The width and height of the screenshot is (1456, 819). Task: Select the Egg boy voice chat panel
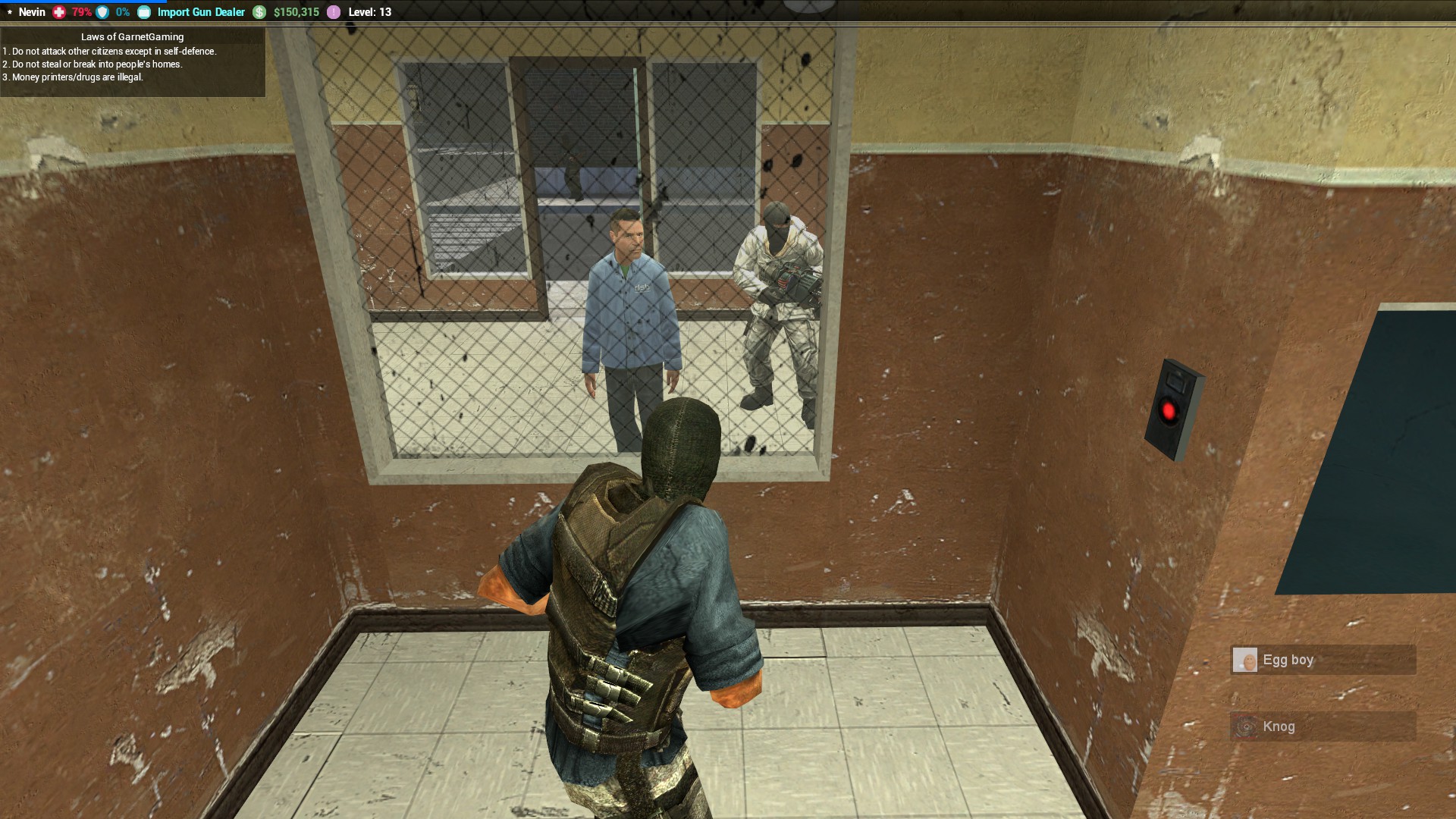(1323, 660)
